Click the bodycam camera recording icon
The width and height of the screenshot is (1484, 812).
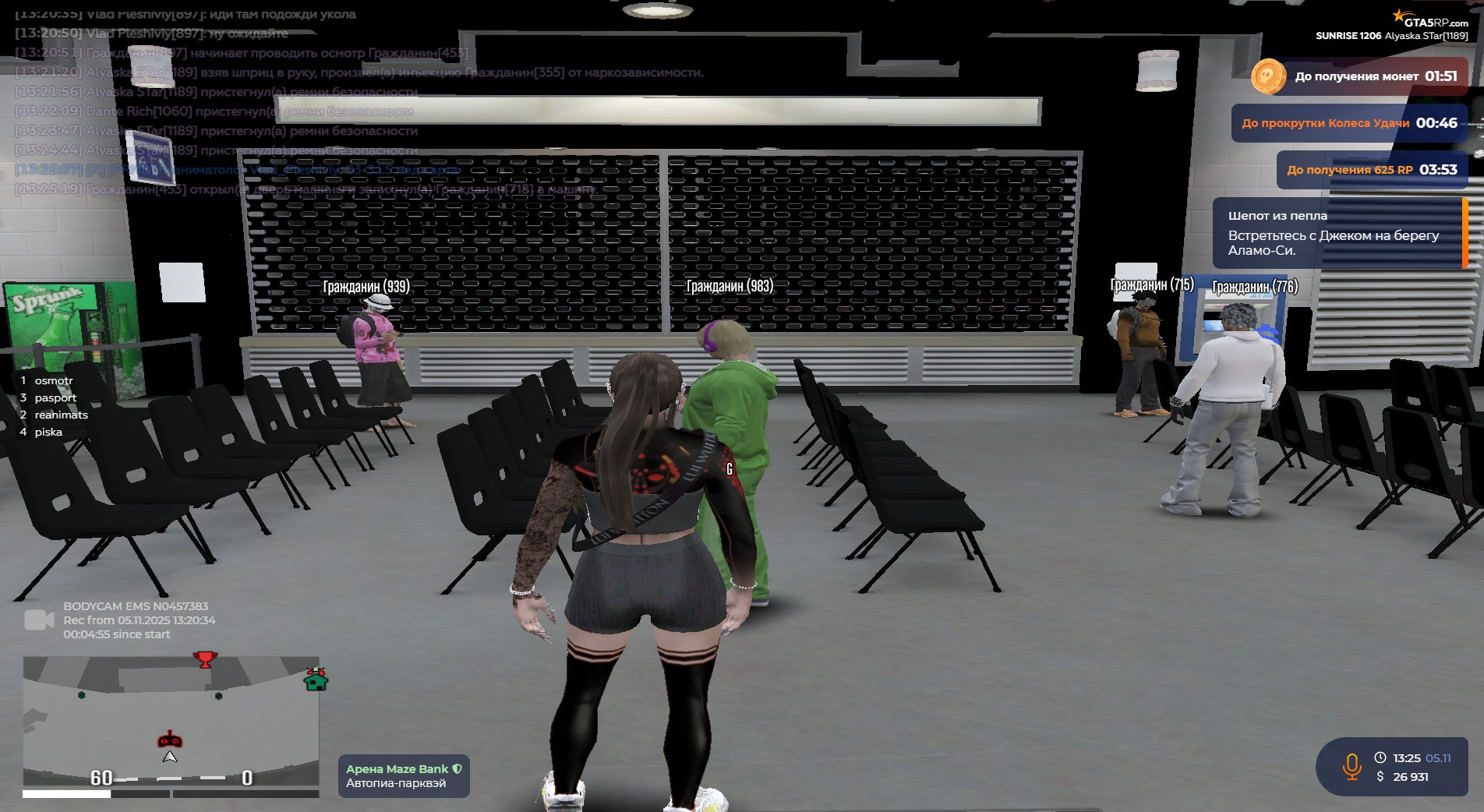[x=39, y=620]
